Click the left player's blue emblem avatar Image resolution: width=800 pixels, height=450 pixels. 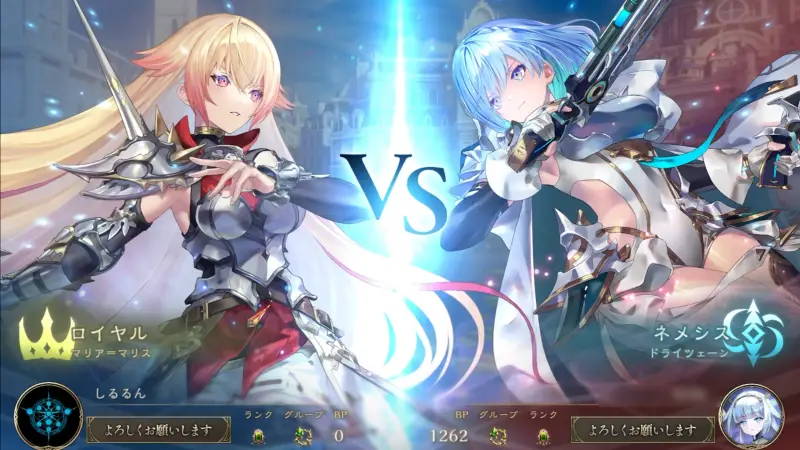(47, 417)
